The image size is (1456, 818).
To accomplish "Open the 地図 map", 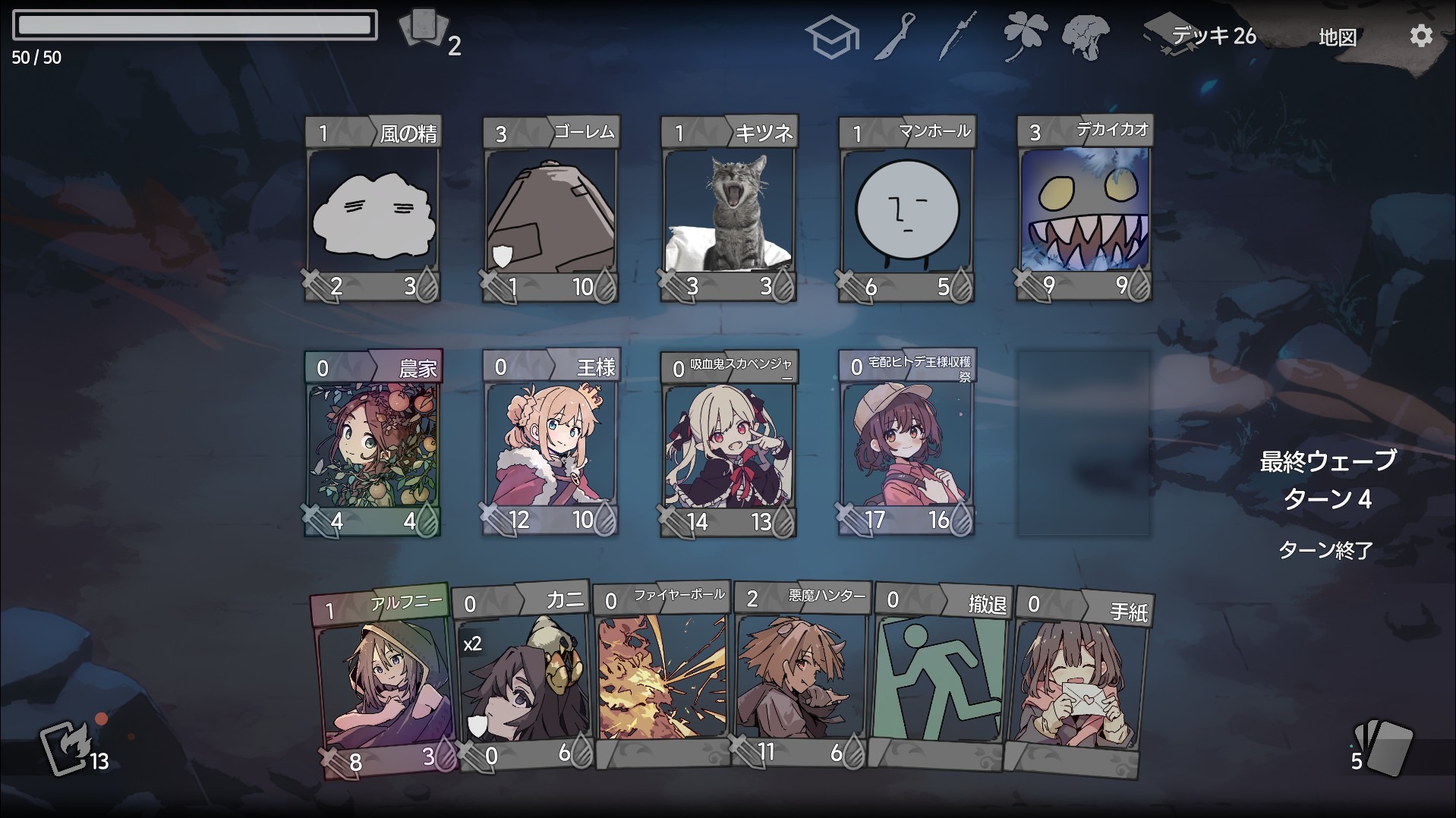I will click(x=1337, y=37).
